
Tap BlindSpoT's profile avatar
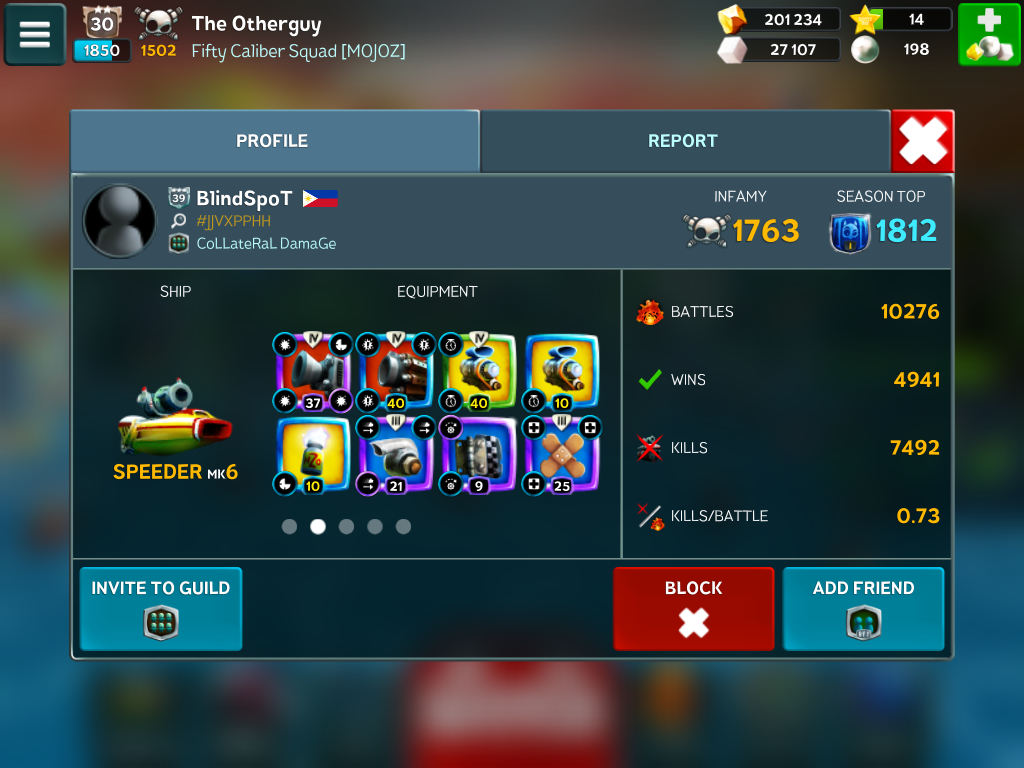tap(120, 221)
